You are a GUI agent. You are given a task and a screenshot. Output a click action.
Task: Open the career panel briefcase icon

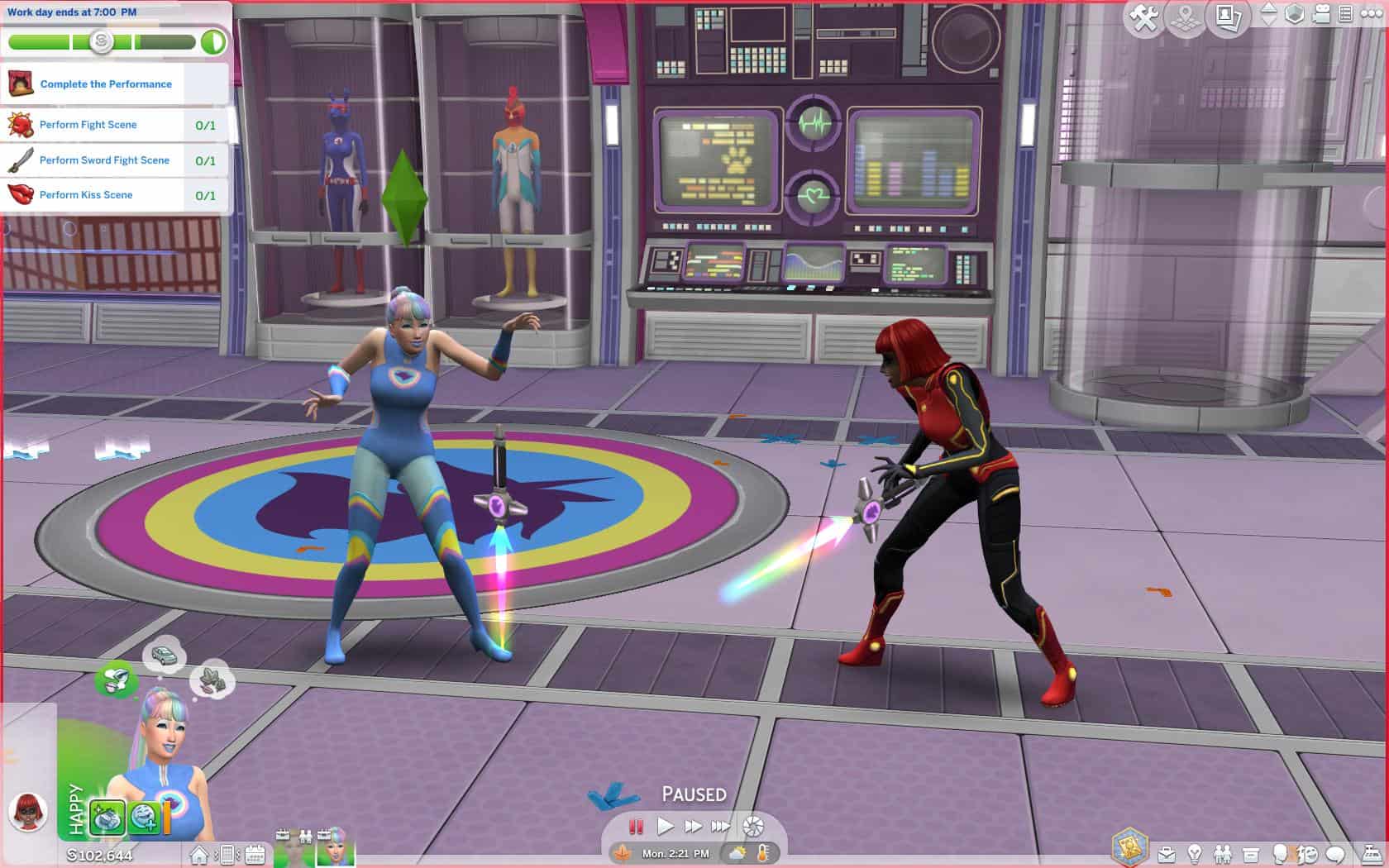point(1167,854)
